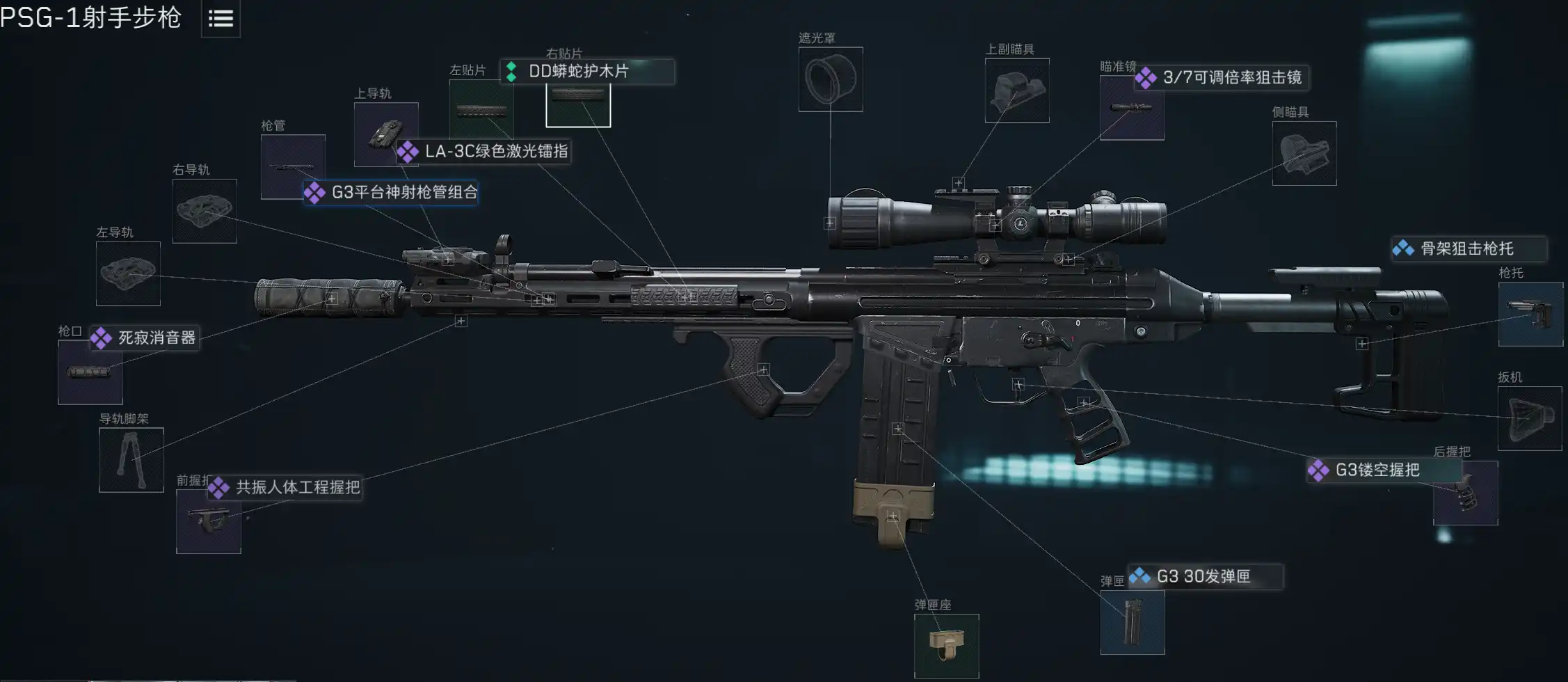Open the 枪管 barrel slot
Viewport: 1568px width, 682px height.
point(292,166)
